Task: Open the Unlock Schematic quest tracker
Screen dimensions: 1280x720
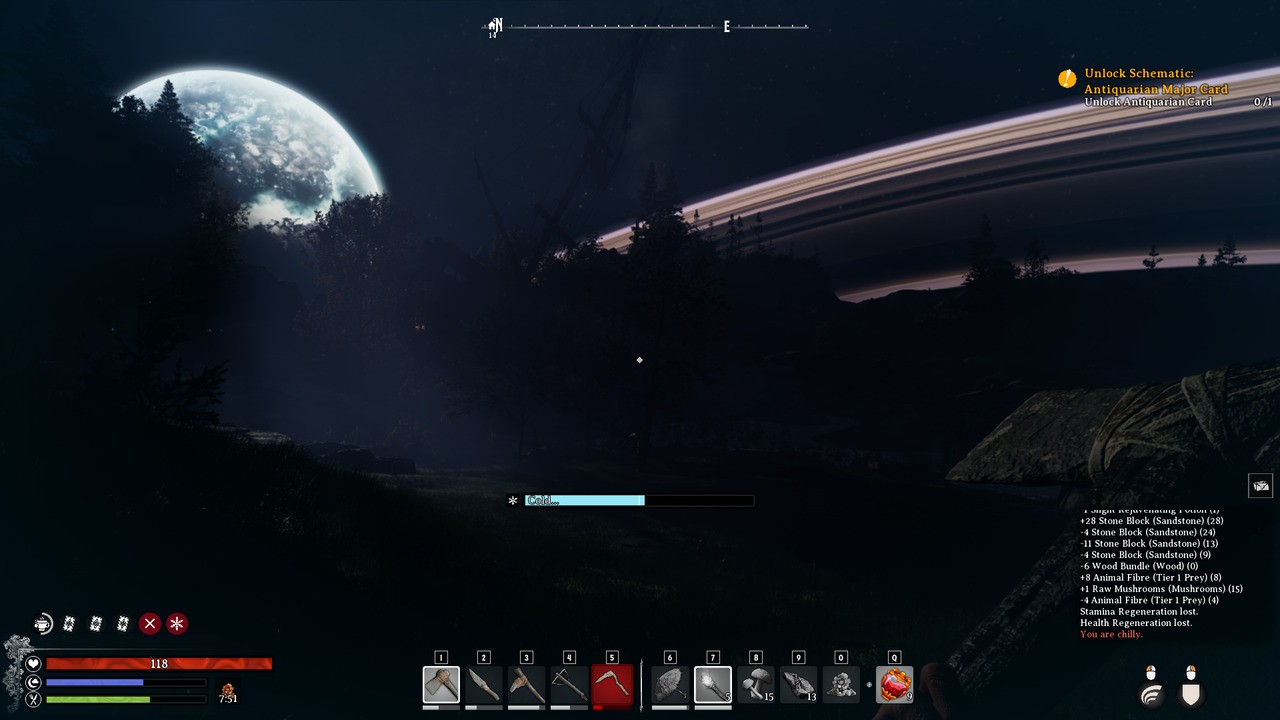Action: click(1155, 81)
